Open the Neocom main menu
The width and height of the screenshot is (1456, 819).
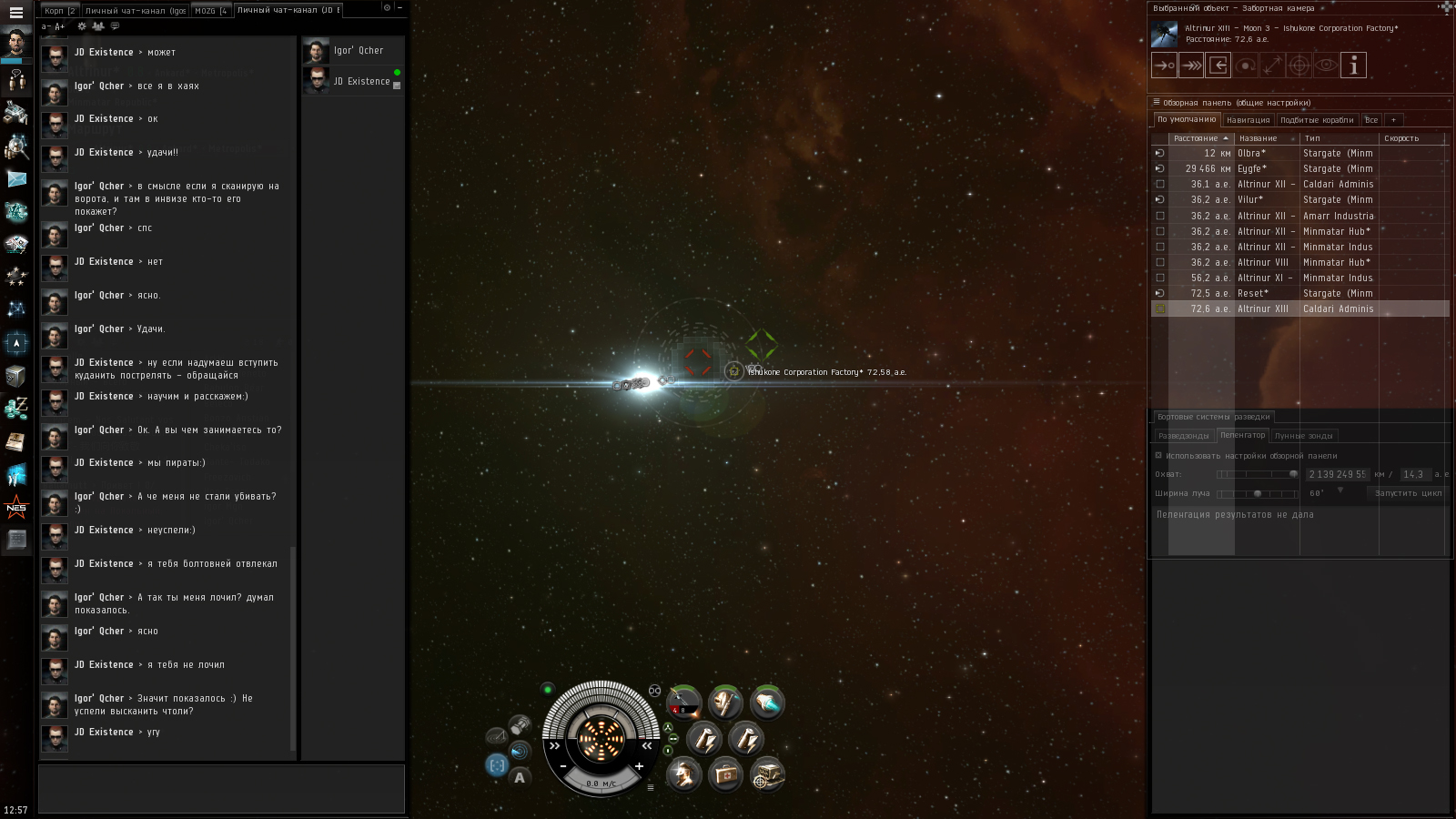click(x=15, y=13)
